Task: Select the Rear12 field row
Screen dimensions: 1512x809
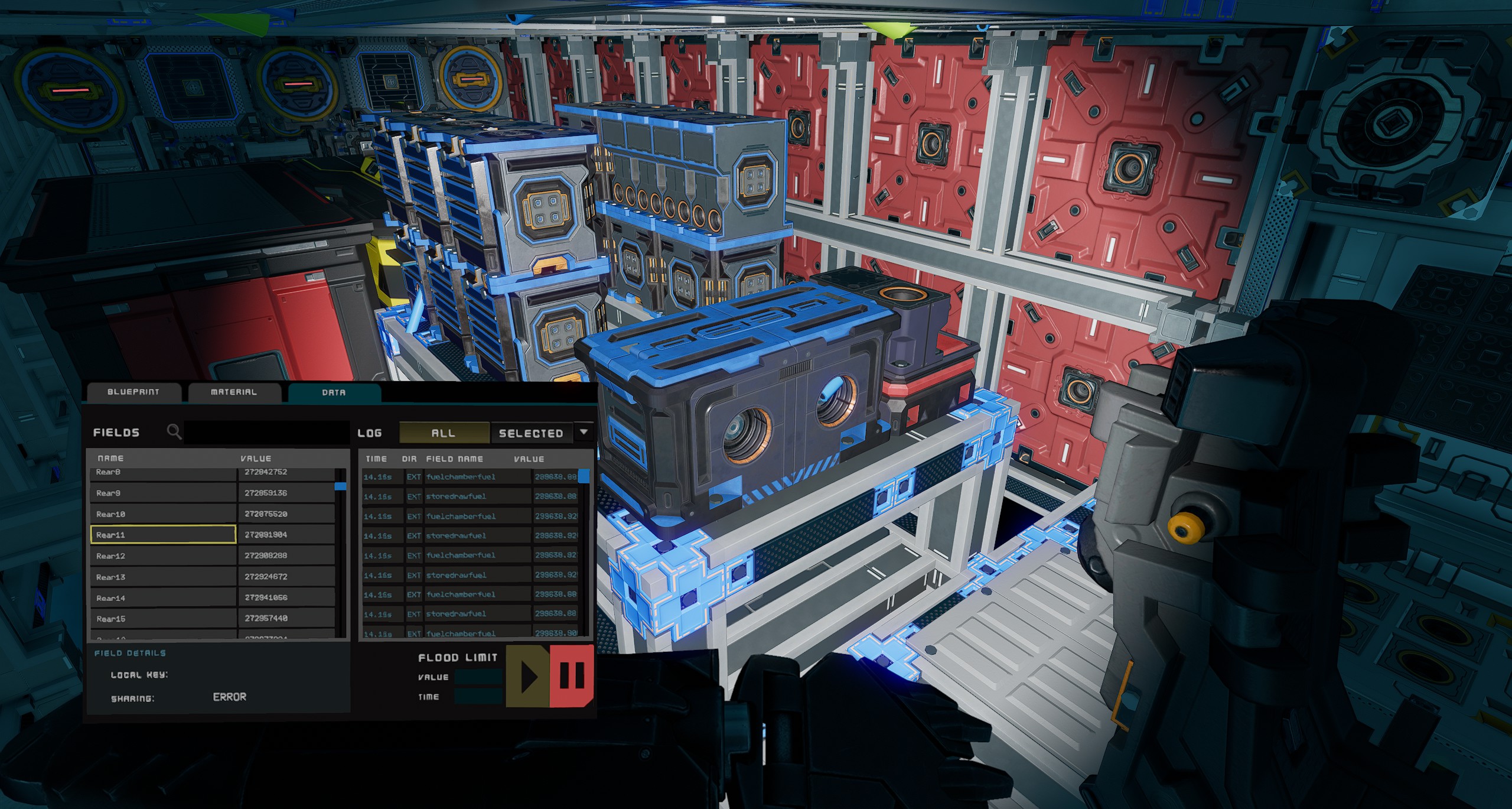Action: (163, 556)
